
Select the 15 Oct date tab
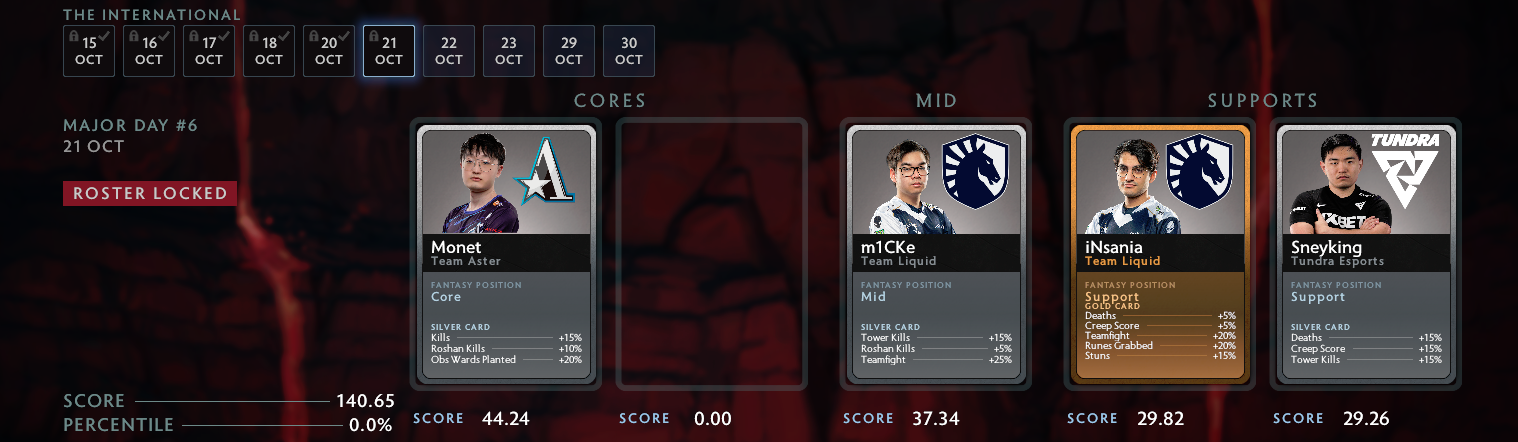89,51
